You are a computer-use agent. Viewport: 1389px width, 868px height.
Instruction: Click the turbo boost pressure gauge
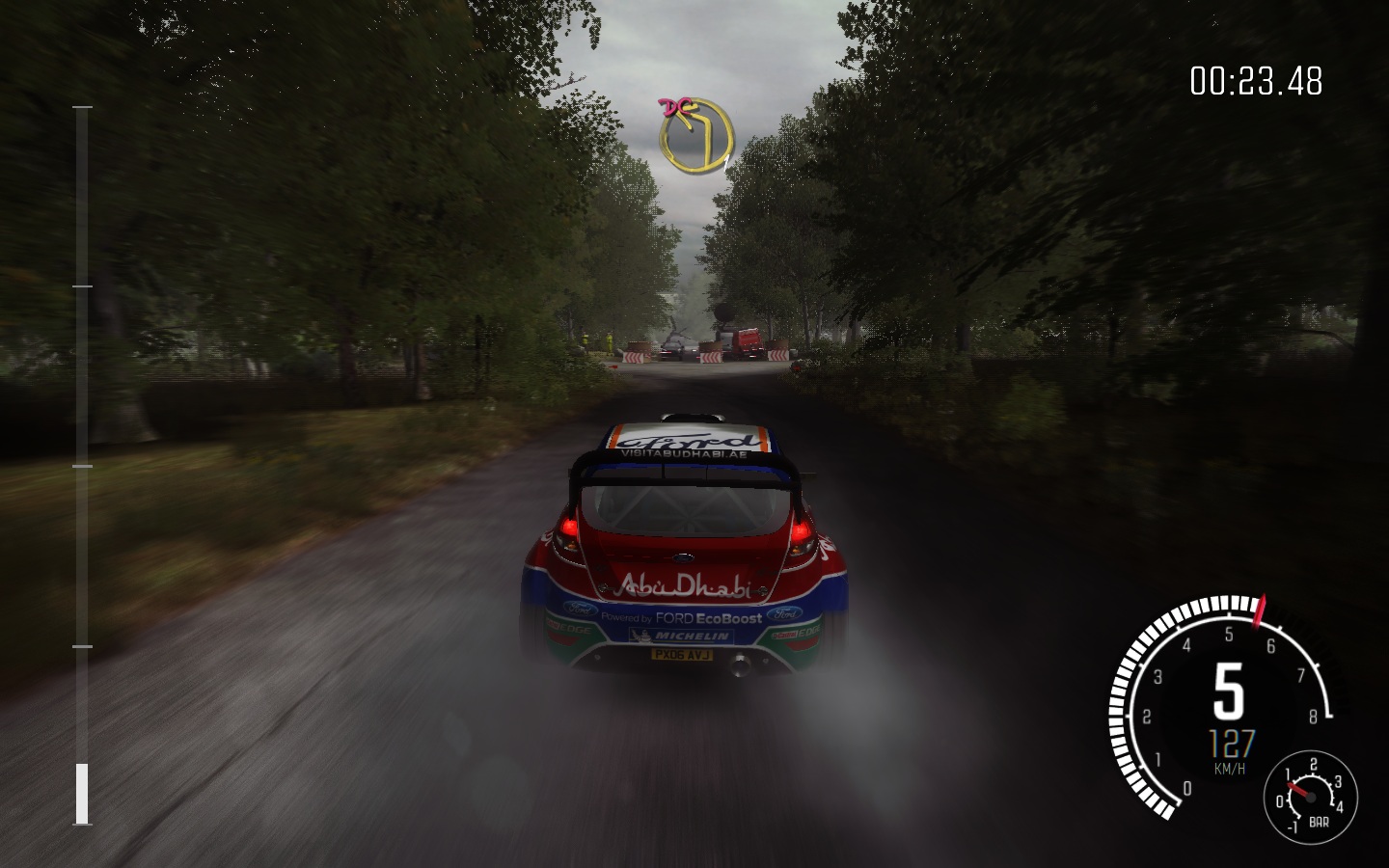click(1310, 796)
